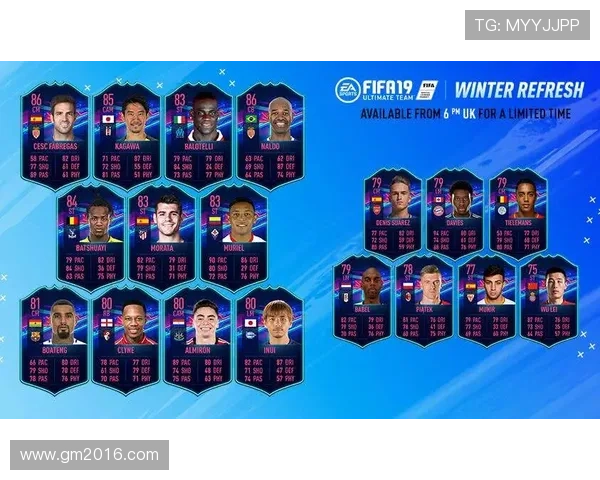Select the Muriel player card
This screenshot has height=480, width=600.
coord(234,236)
